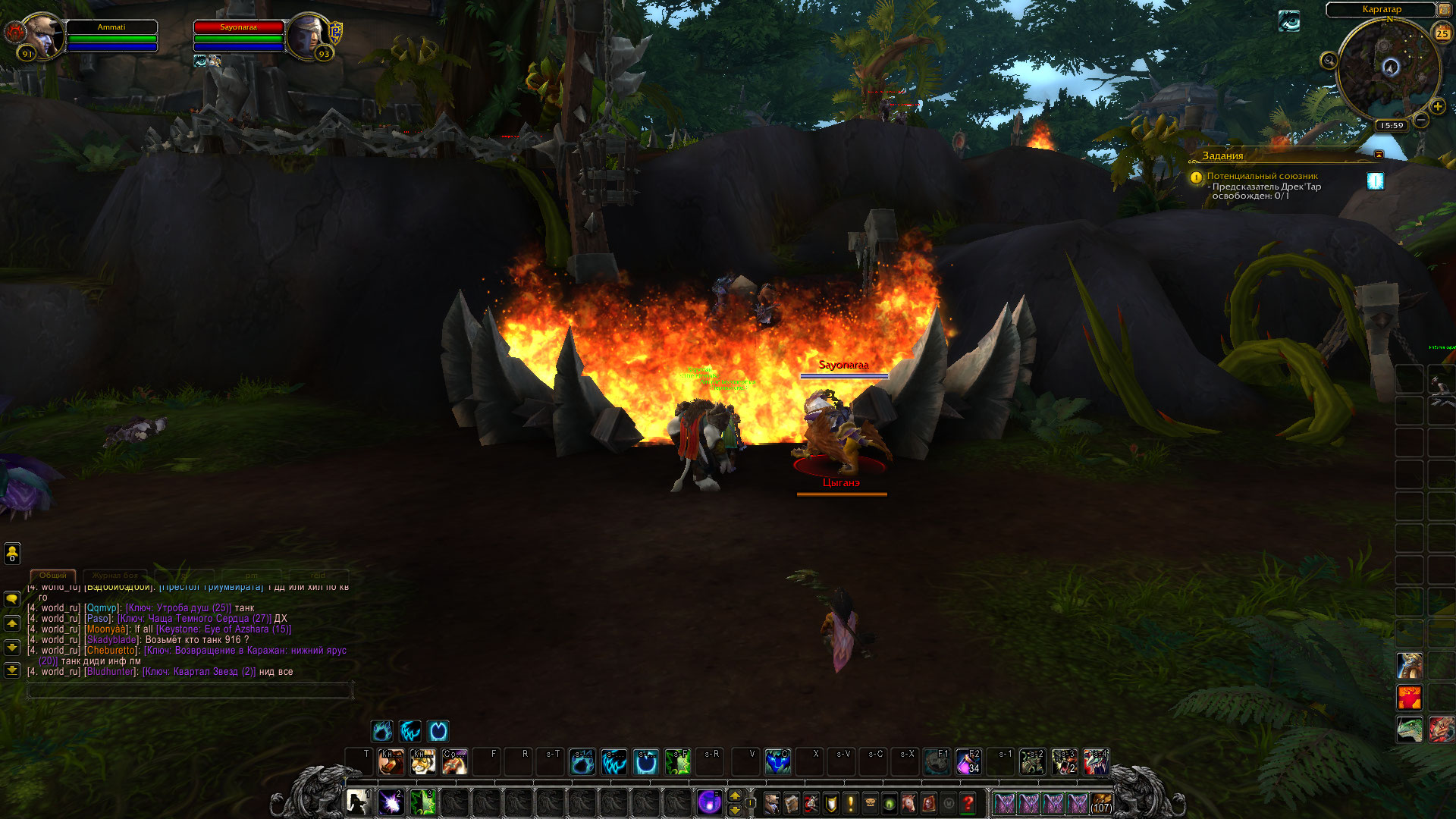The height and width of the screenshot is (819, 1456).
Task: Activate the purple arcane burst ability
Action: point(391,802)
